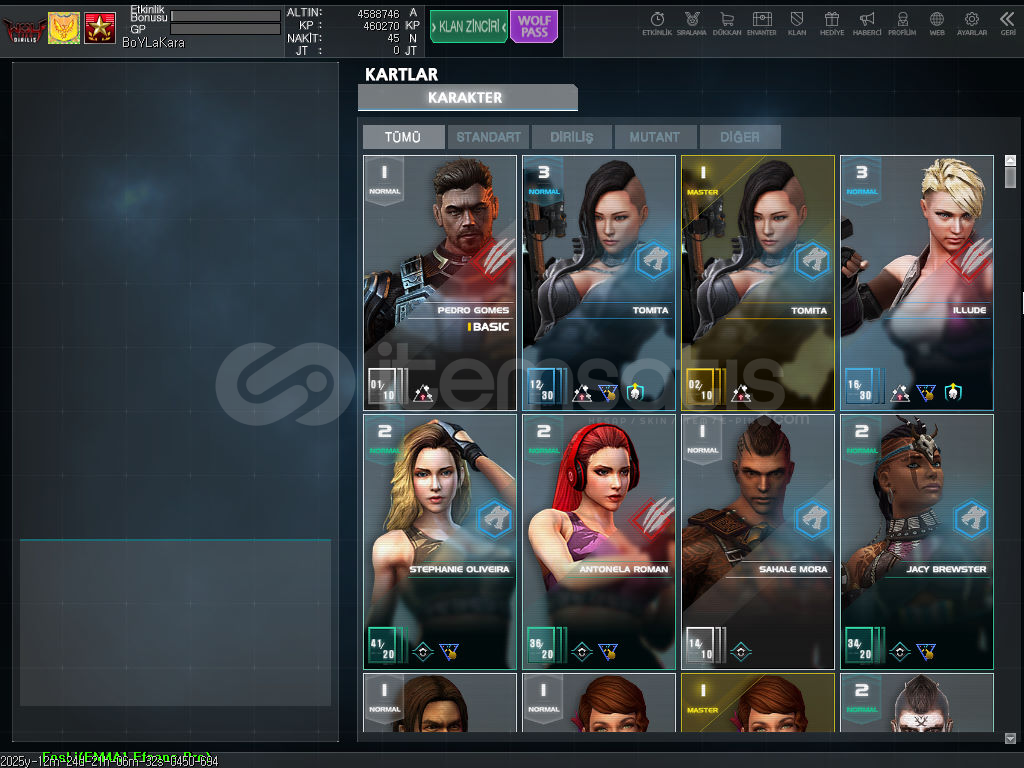This screenshot has width=1024, height=768.
Task: Go back with the Geri arrows
Action: pyautogui.click(x=1007, y=23)
